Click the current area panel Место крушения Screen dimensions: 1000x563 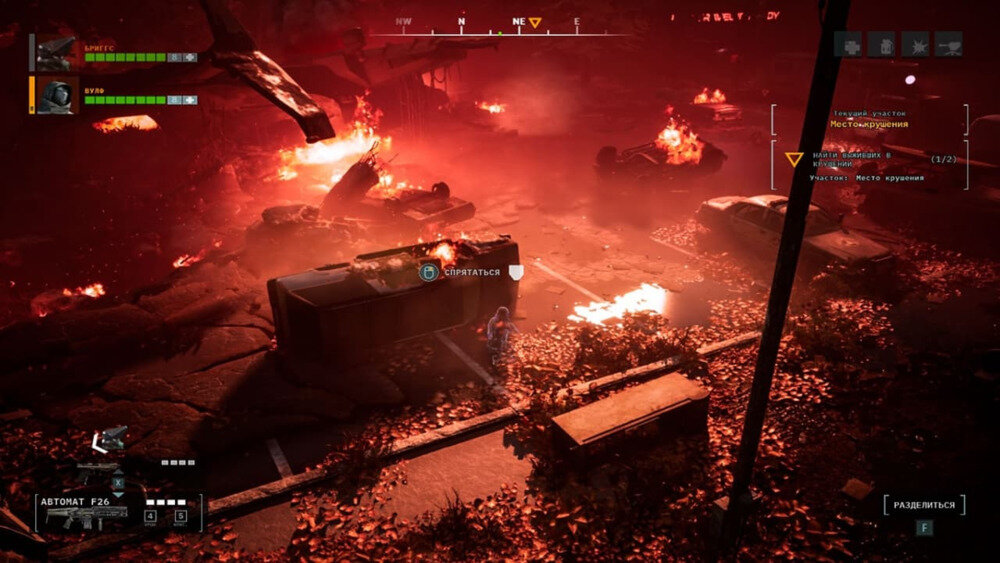click(x=869, y=119)
